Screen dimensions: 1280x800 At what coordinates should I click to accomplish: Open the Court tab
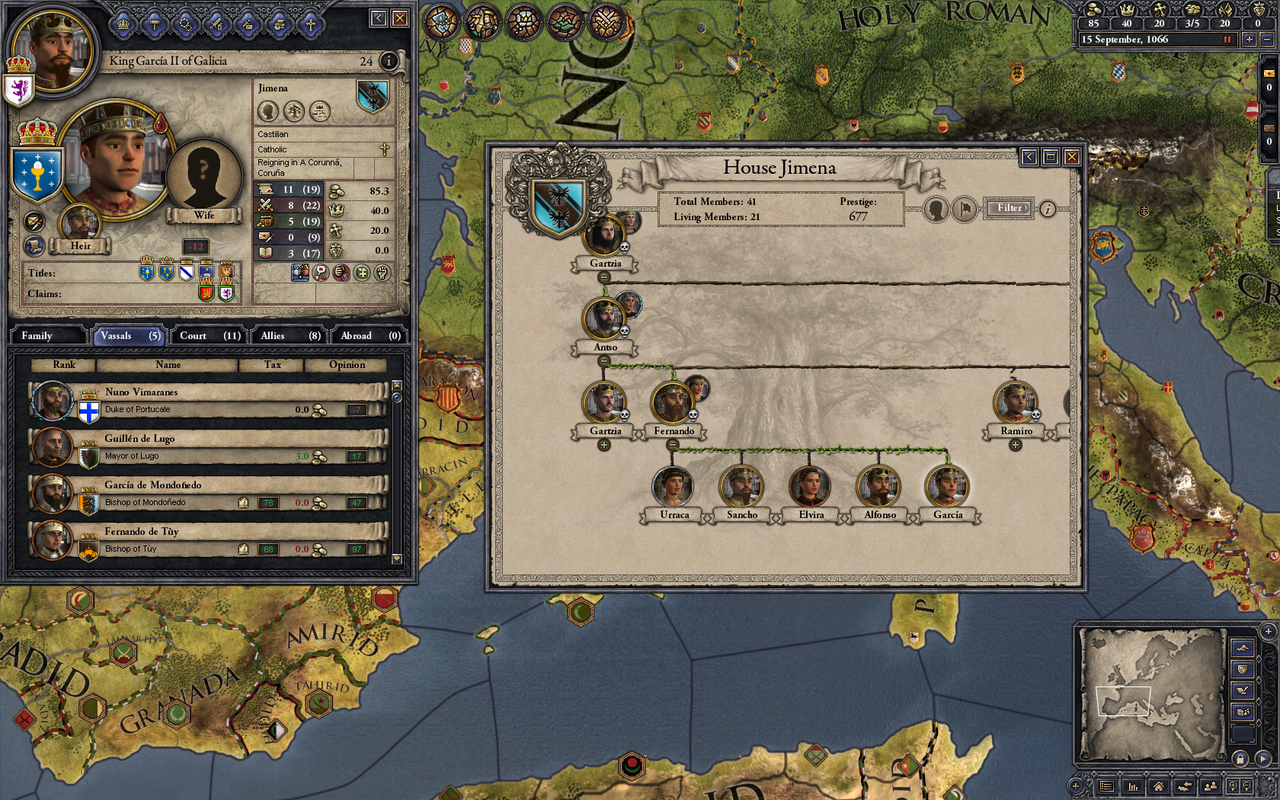(x=210, y=336)
